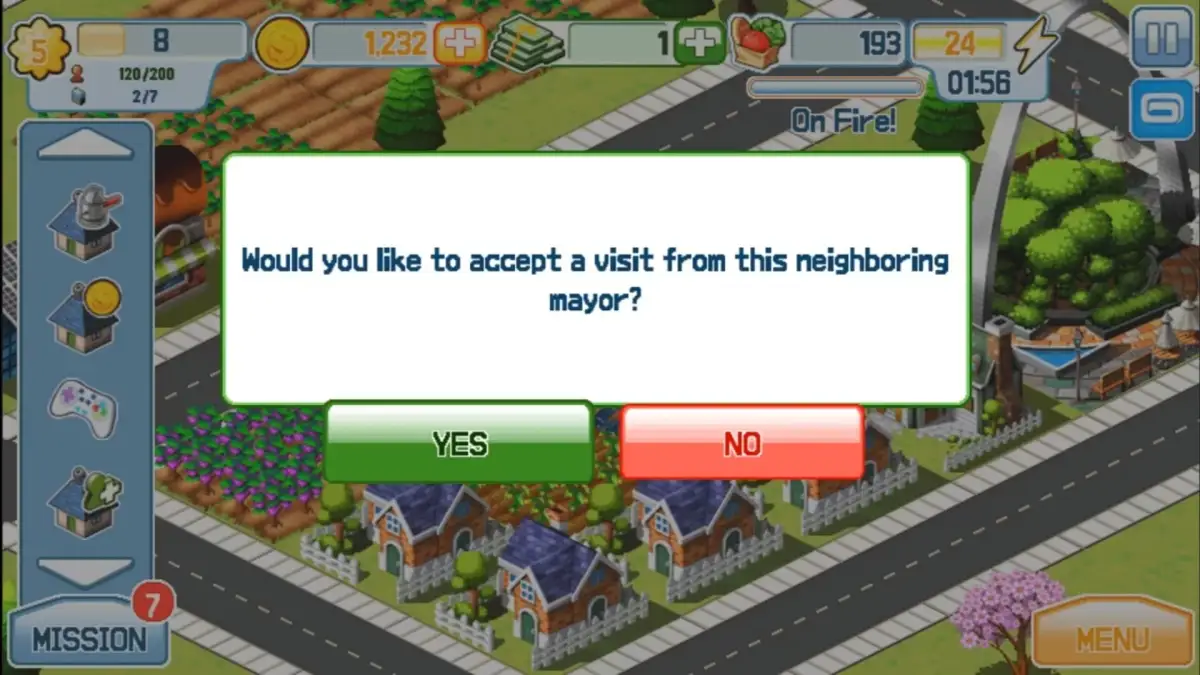This screenshot has height=675, width=1200.
Task: Open the MISSION list
Action: point(88,638)
